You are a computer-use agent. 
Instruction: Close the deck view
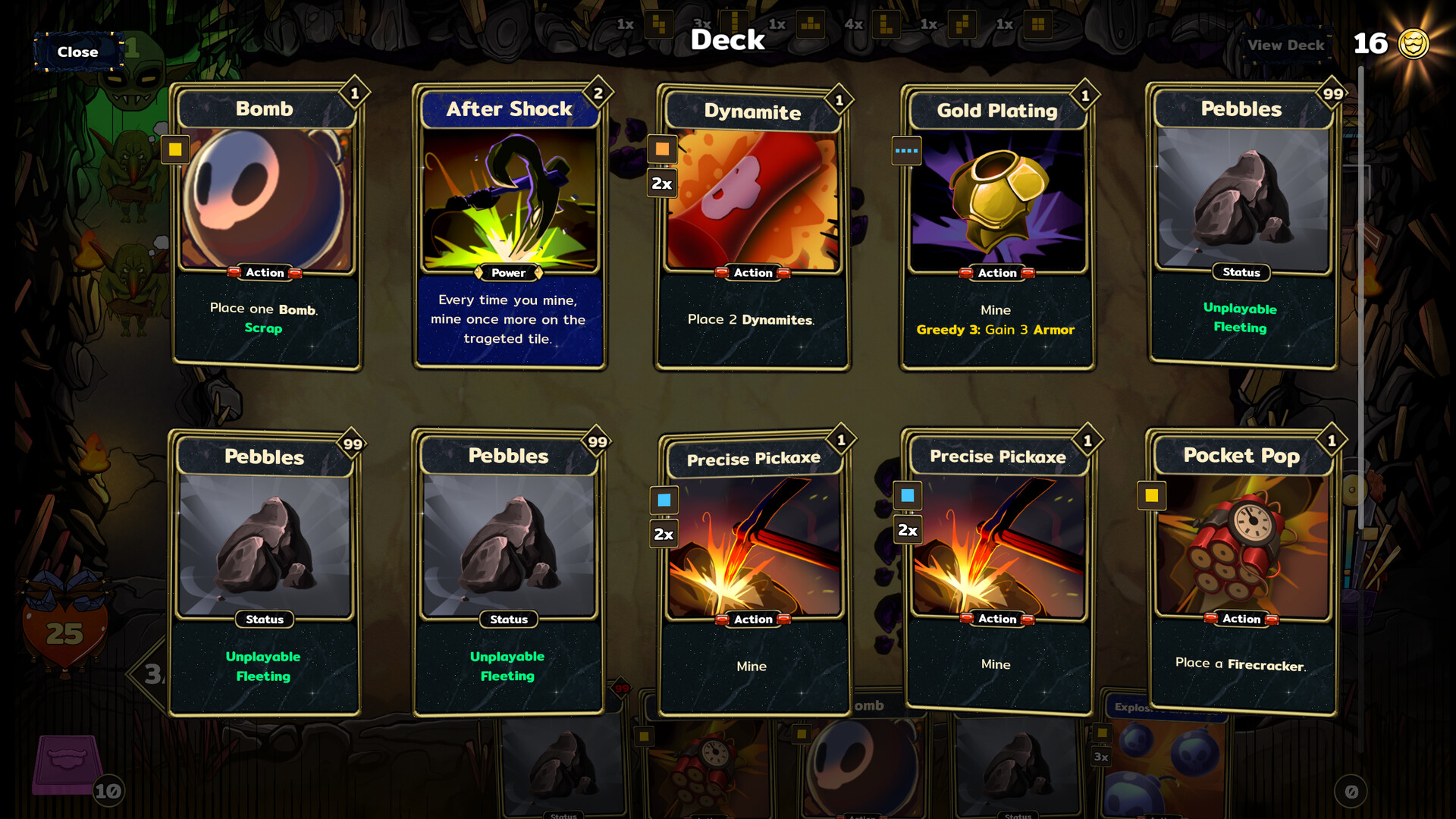click(77, 52)
